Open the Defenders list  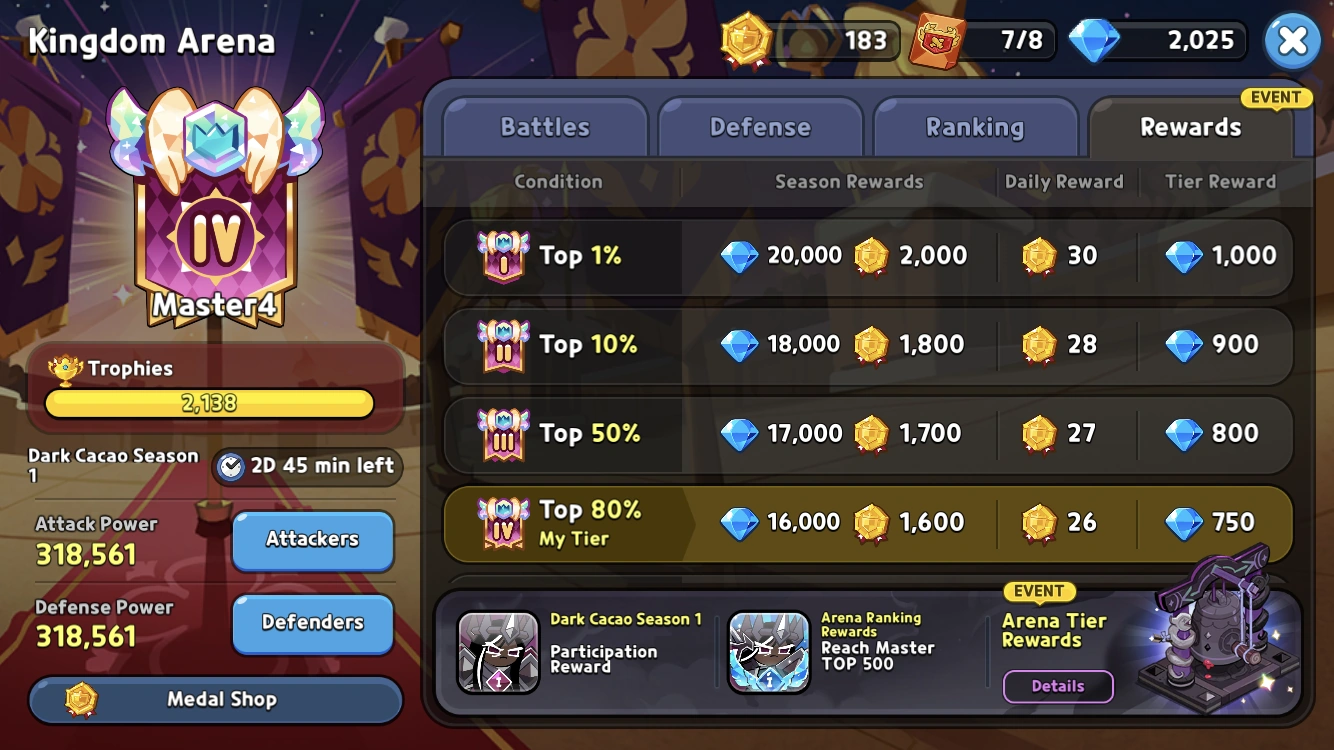pos(312,624)
